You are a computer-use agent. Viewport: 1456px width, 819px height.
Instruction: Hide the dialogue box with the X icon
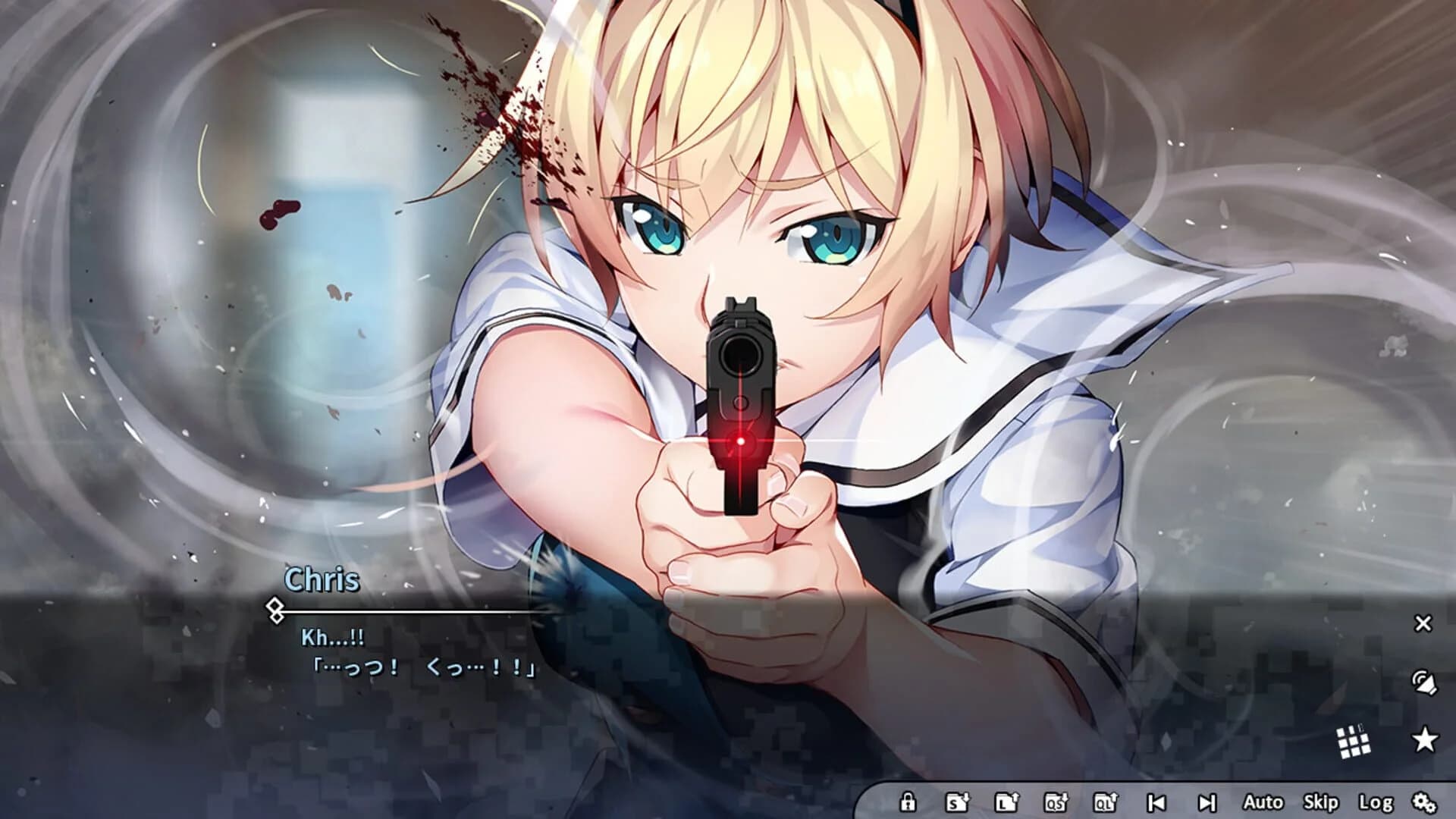click(1423, 624)
